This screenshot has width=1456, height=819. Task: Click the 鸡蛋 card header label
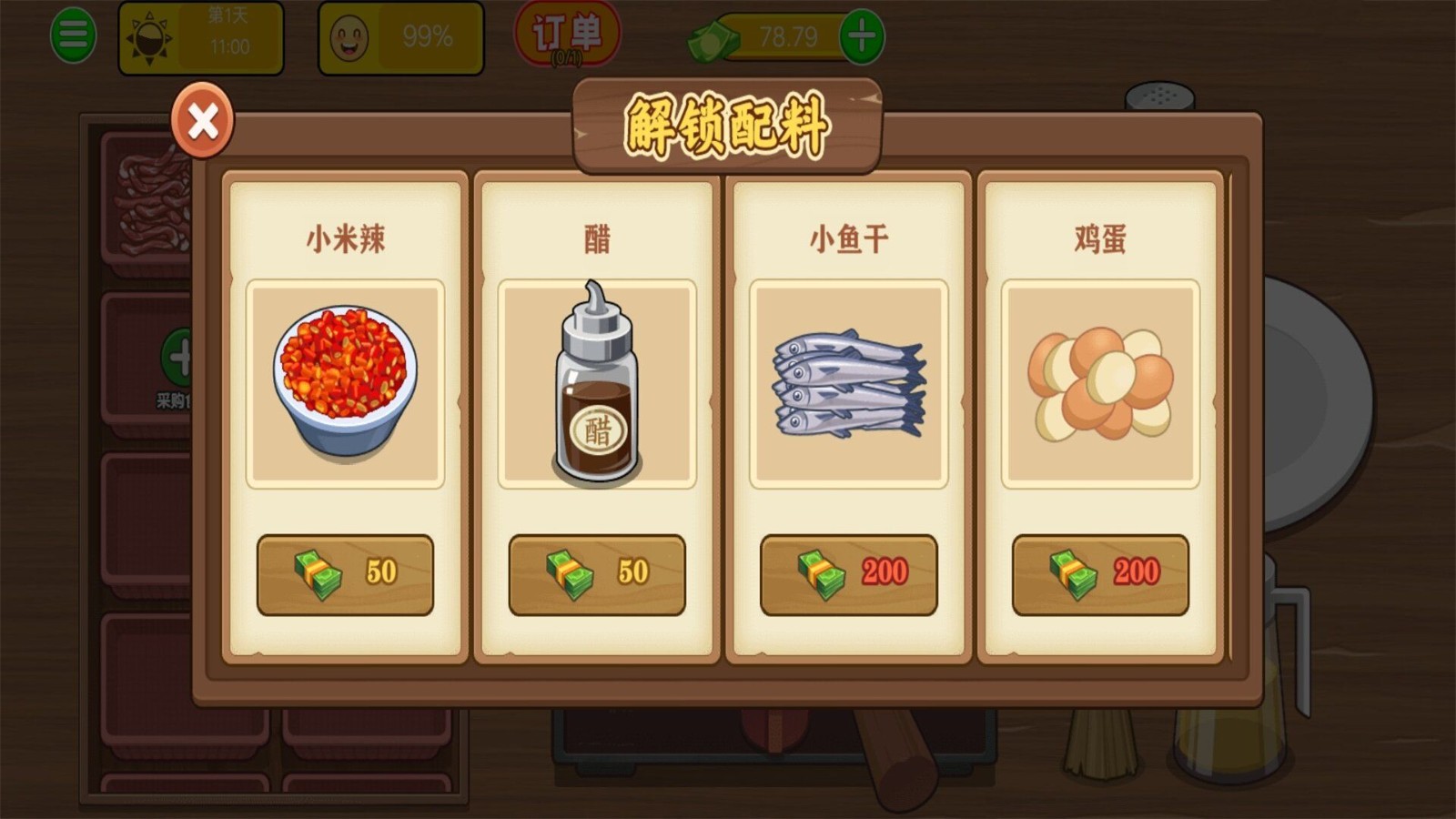[1099, 238]
